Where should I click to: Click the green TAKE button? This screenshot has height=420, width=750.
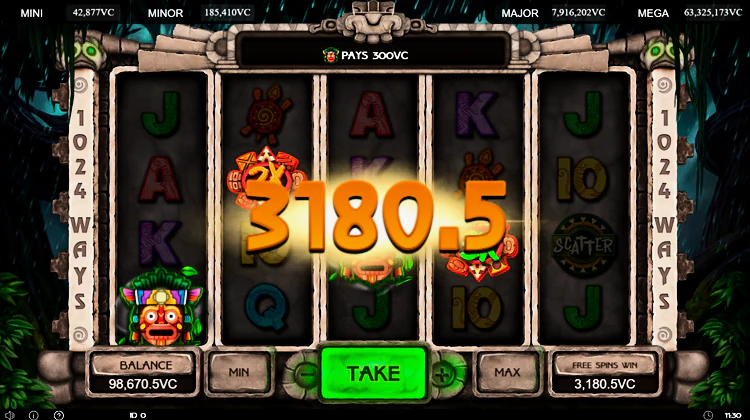[373, 373]
